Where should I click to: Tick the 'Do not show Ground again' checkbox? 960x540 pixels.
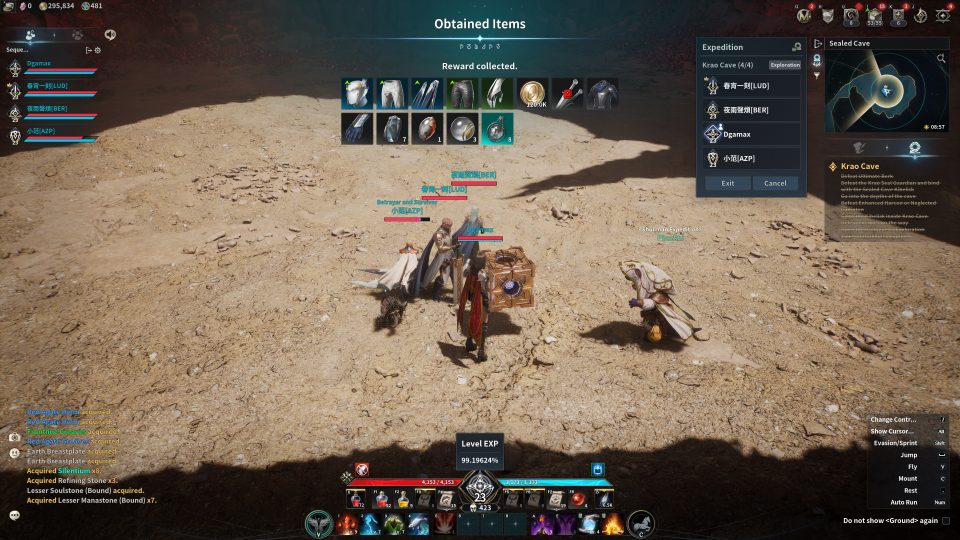[x=946, y=520]
